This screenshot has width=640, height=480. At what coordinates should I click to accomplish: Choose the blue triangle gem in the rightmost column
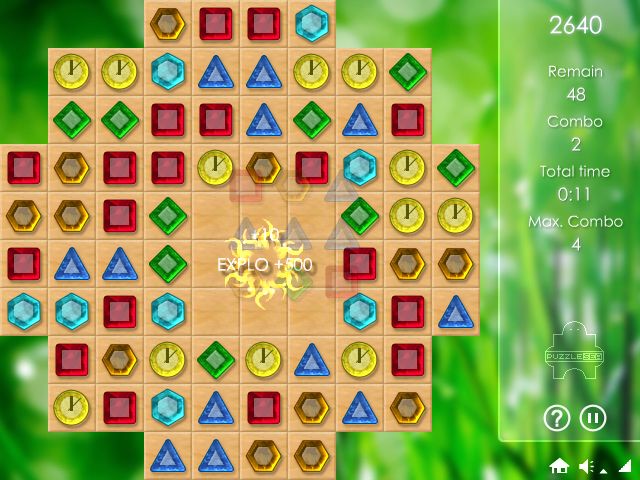(455, 311)
